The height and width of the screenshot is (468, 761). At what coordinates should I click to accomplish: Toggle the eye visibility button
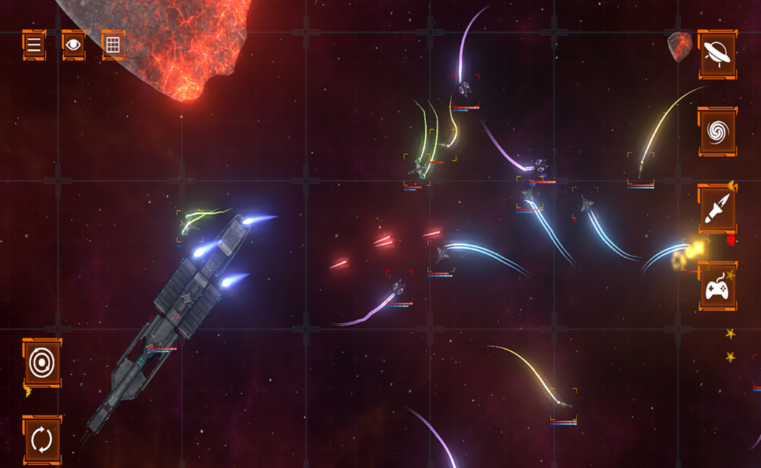73,45
